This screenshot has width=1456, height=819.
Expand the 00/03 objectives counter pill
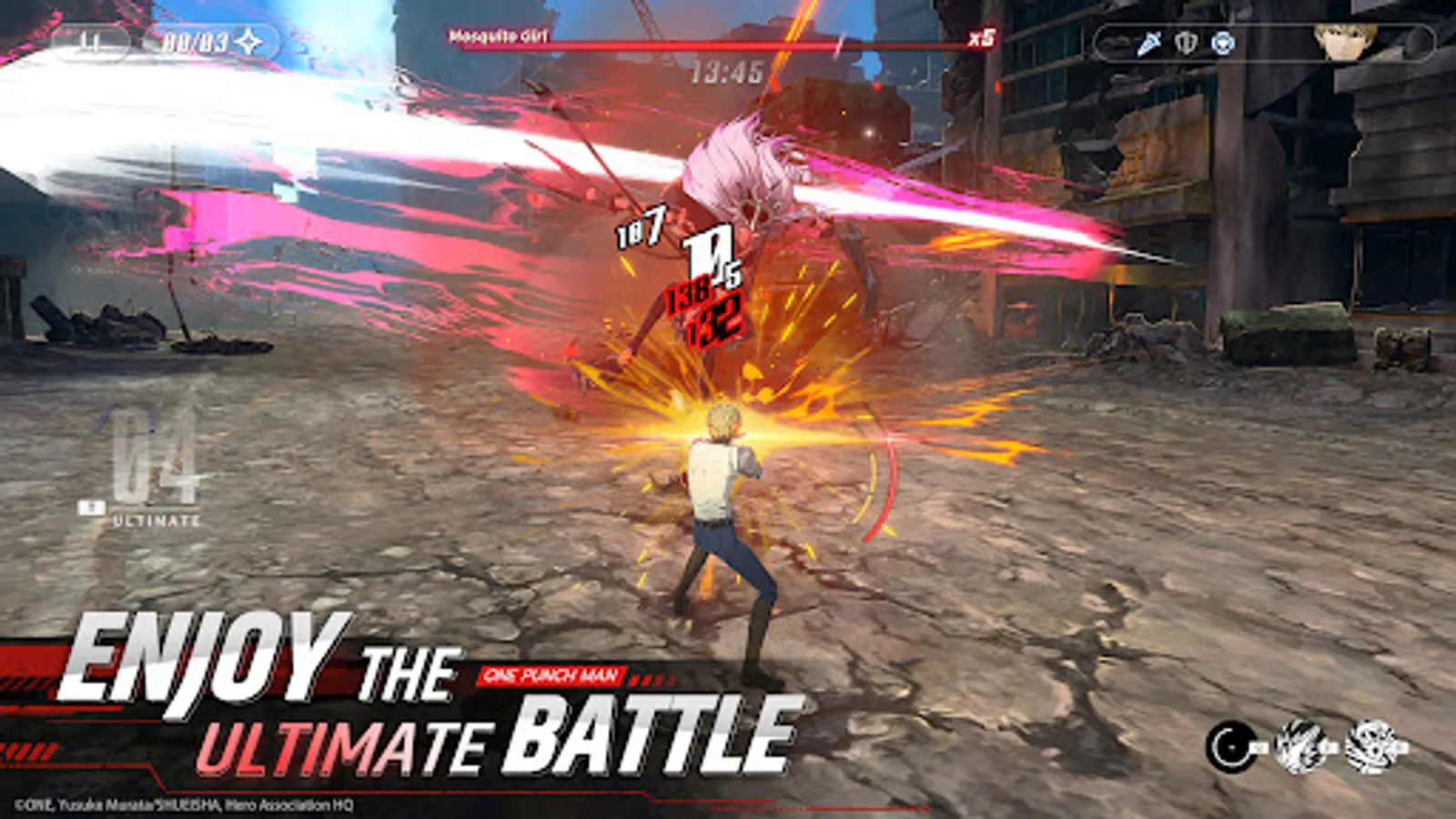[195, 39]
